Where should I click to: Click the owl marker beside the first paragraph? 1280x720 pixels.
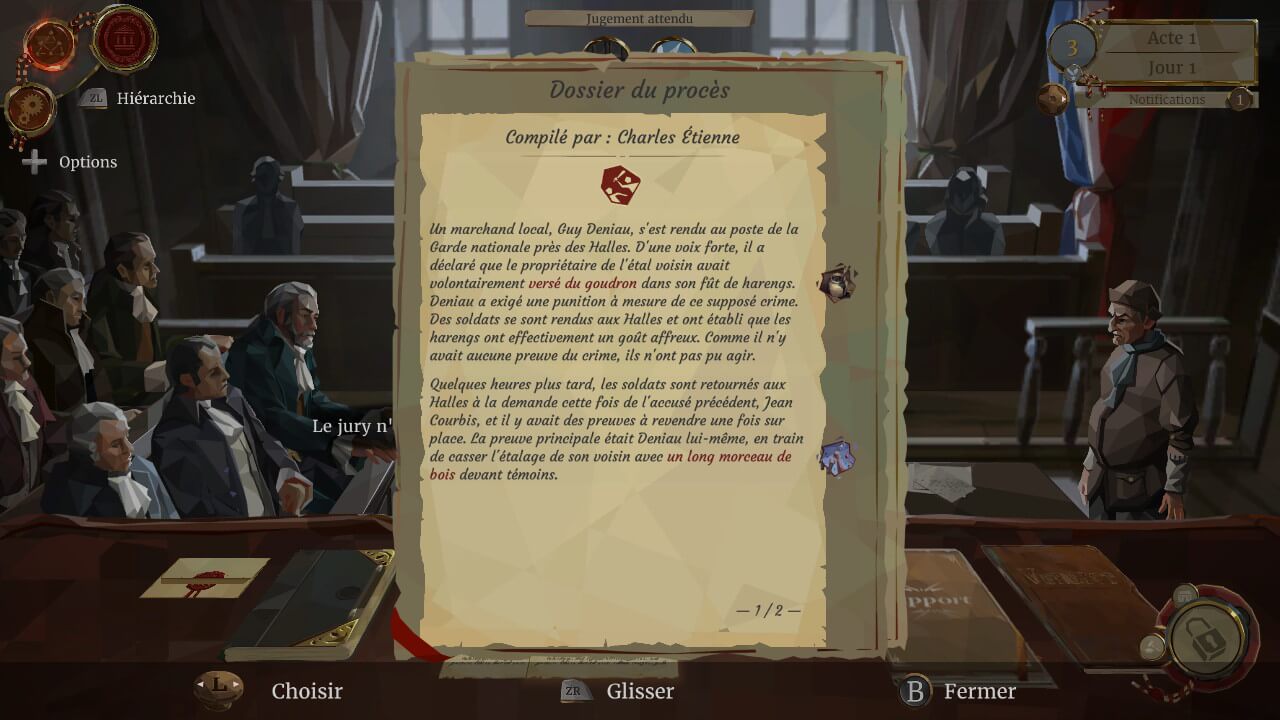click(x=837, y=282)
